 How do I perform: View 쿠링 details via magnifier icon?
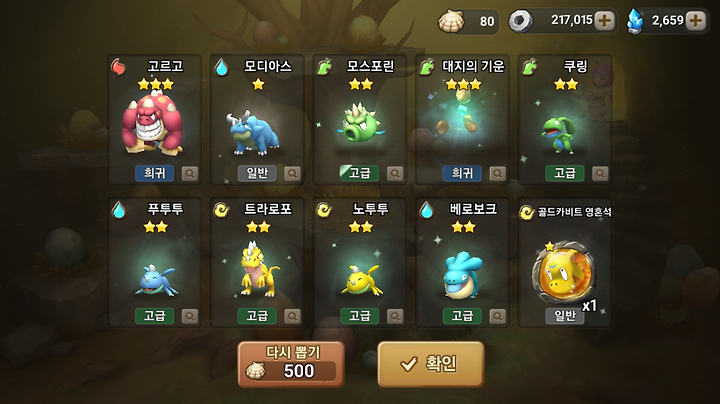[599, 173]
